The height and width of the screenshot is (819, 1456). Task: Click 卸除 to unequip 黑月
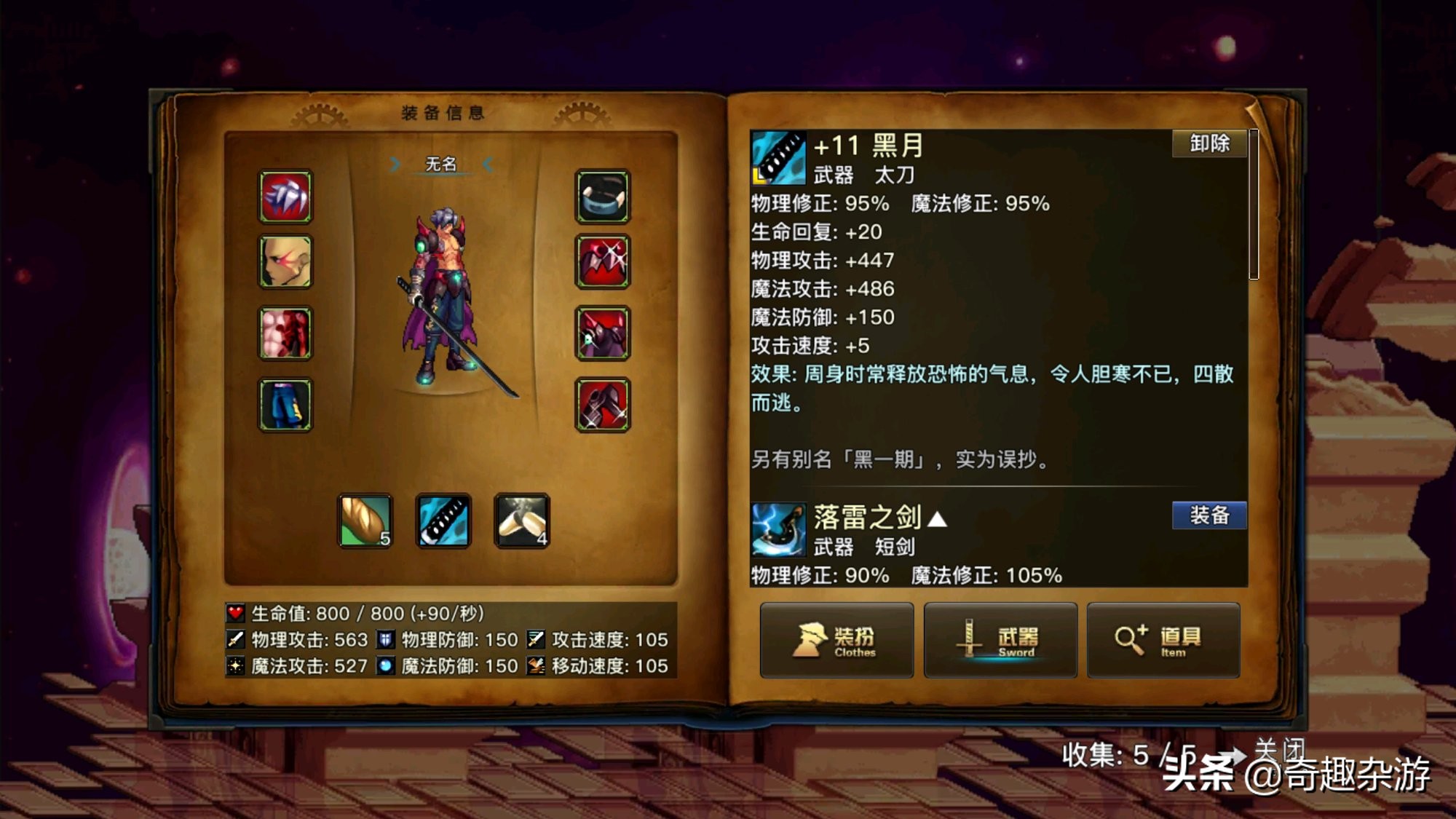pyautogui.click(x=1208, y=144)
